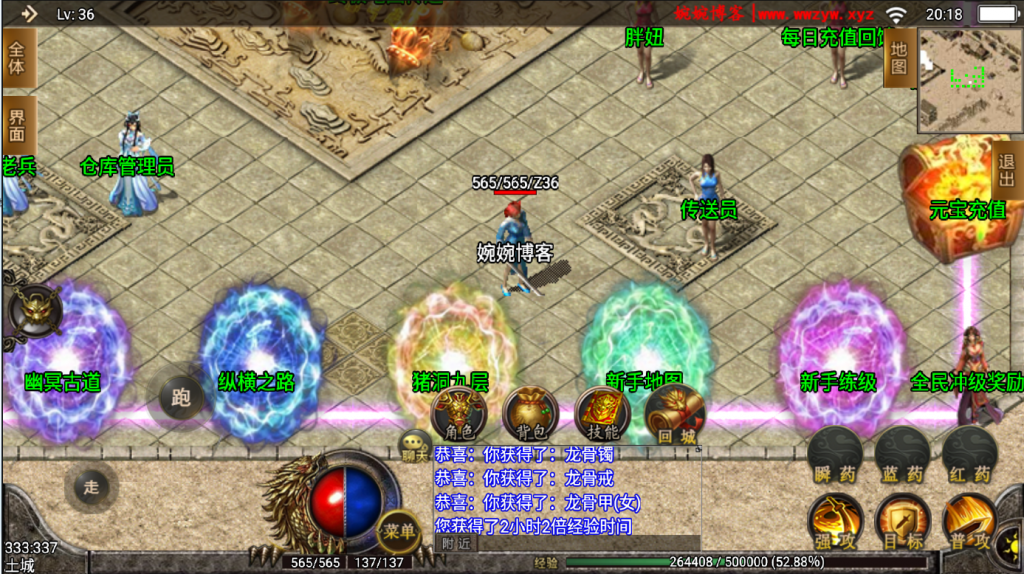Open the 聊天 chat button
The image size is (1024, 574).
tap(415, 447)
